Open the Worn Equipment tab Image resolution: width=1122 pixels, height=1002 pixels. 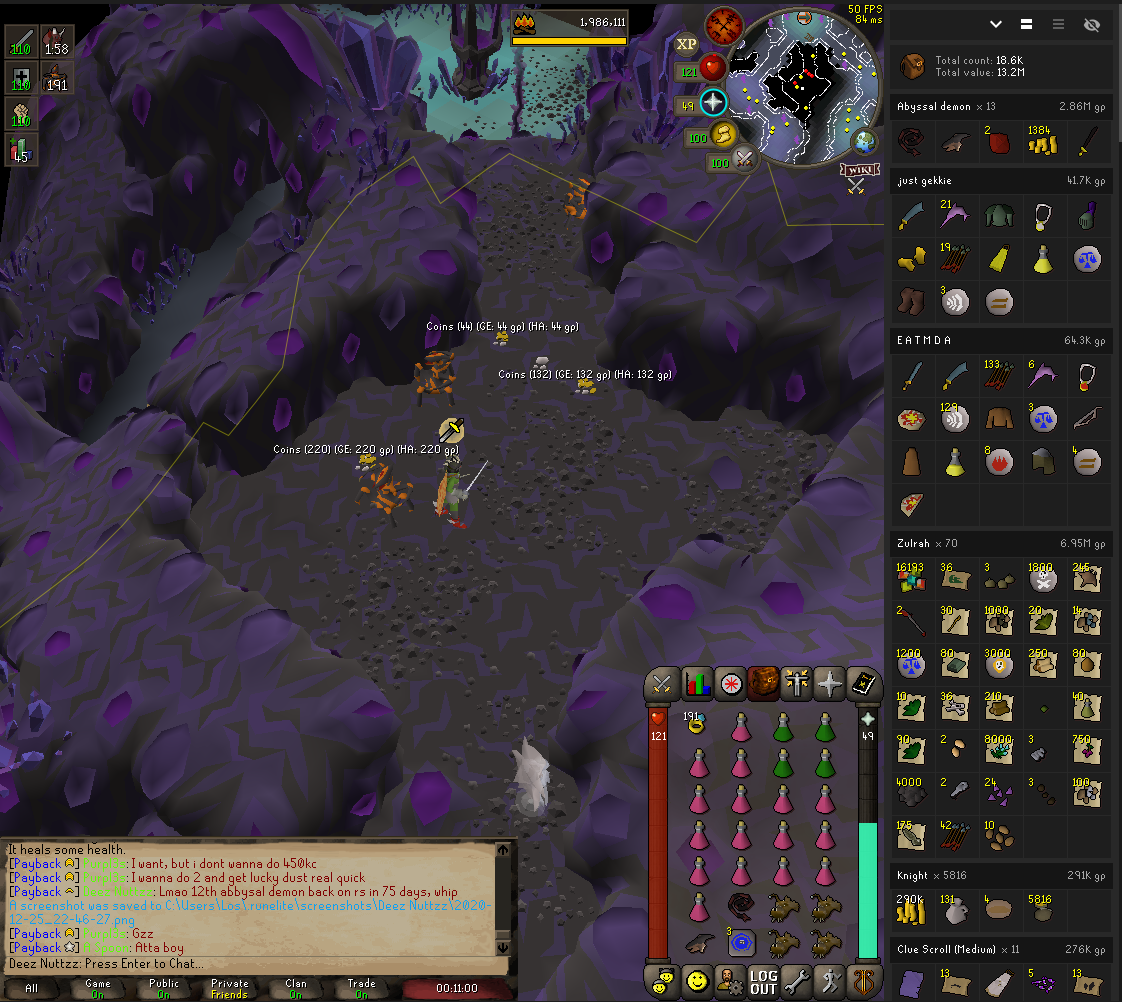(x=797, y=684)
